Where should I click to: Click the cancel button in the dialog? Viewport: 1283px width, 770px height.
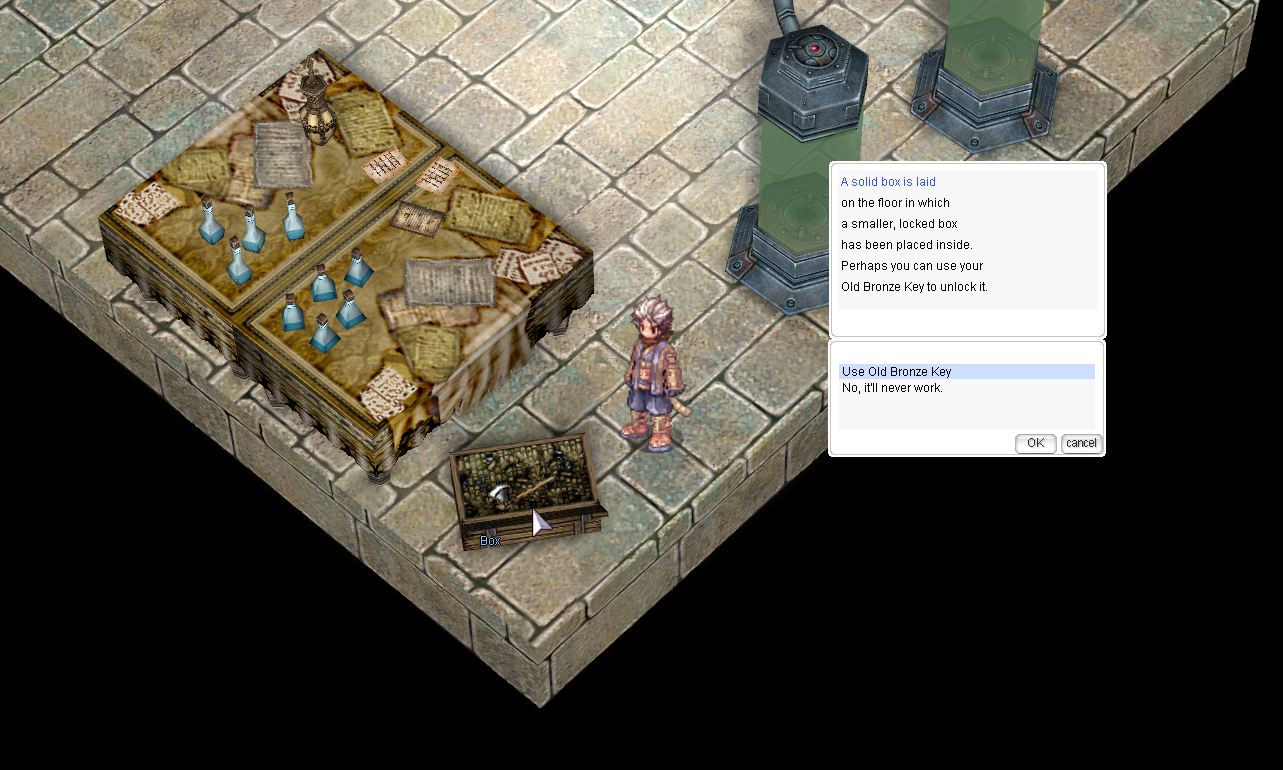tap(1080, 443)
